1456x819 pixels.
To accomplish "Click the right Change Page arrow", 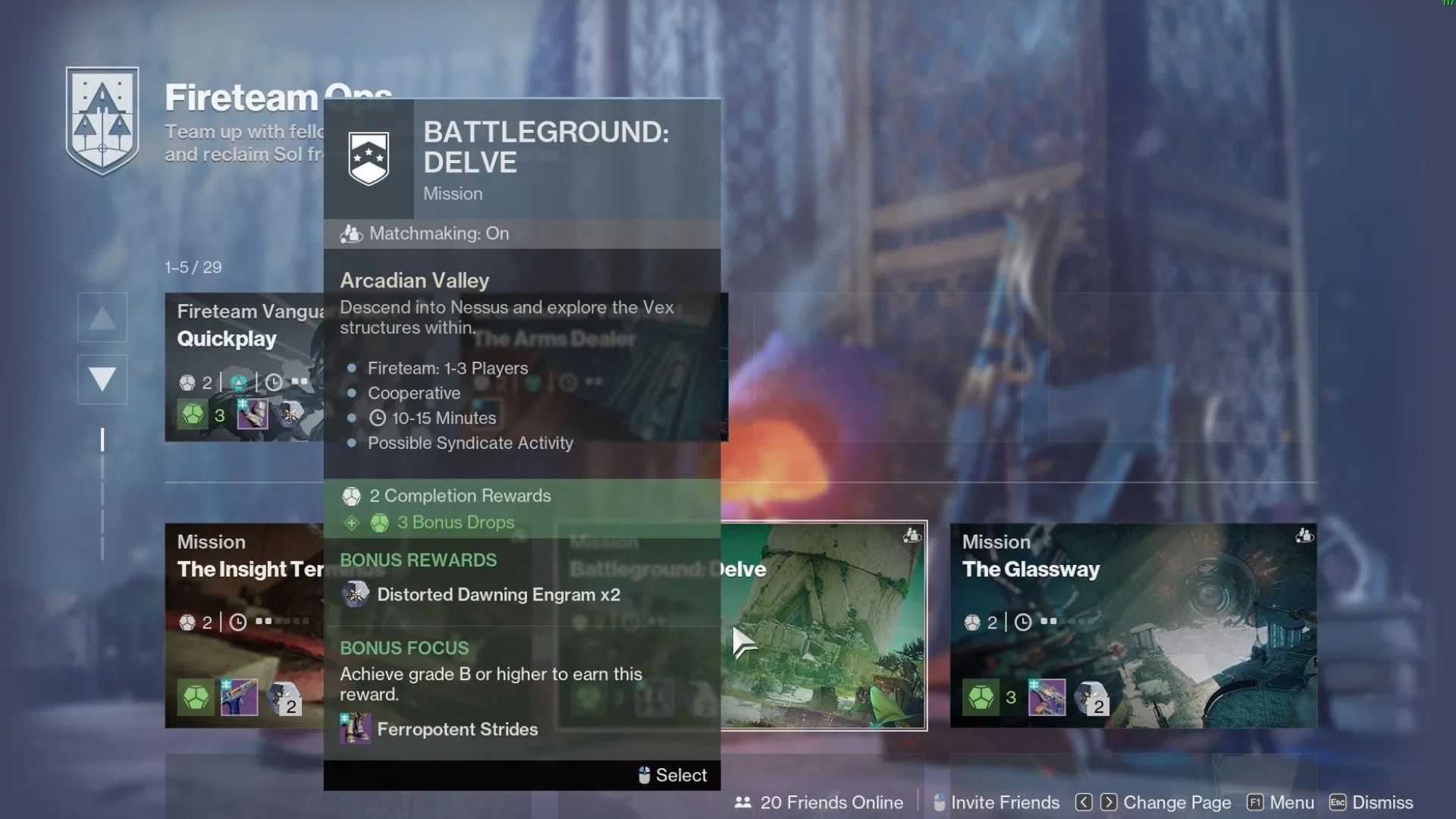I will click(1109, 802).
